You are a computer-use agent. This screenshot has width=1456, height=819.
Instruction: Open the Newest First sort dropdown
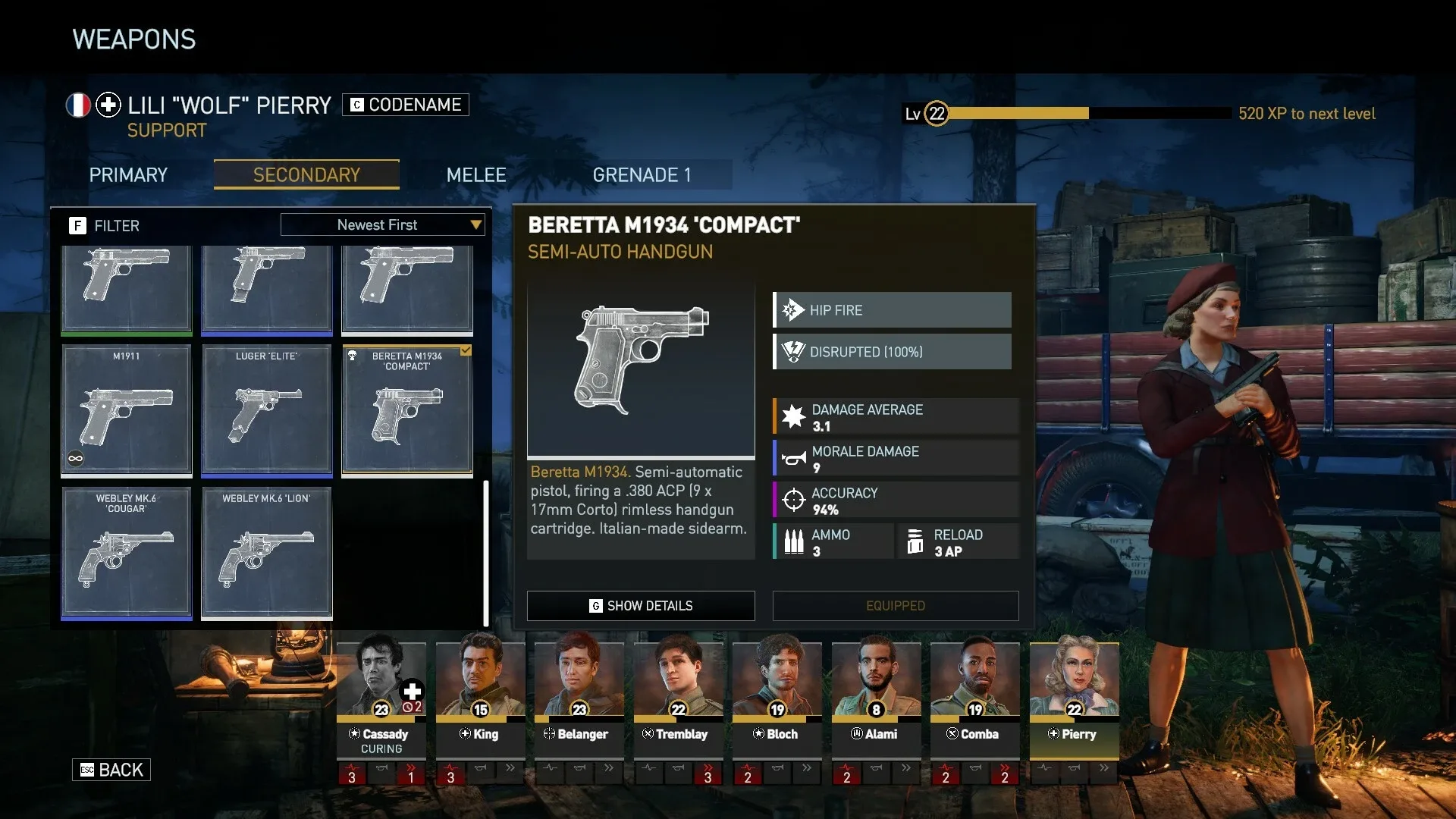point(383,224)
